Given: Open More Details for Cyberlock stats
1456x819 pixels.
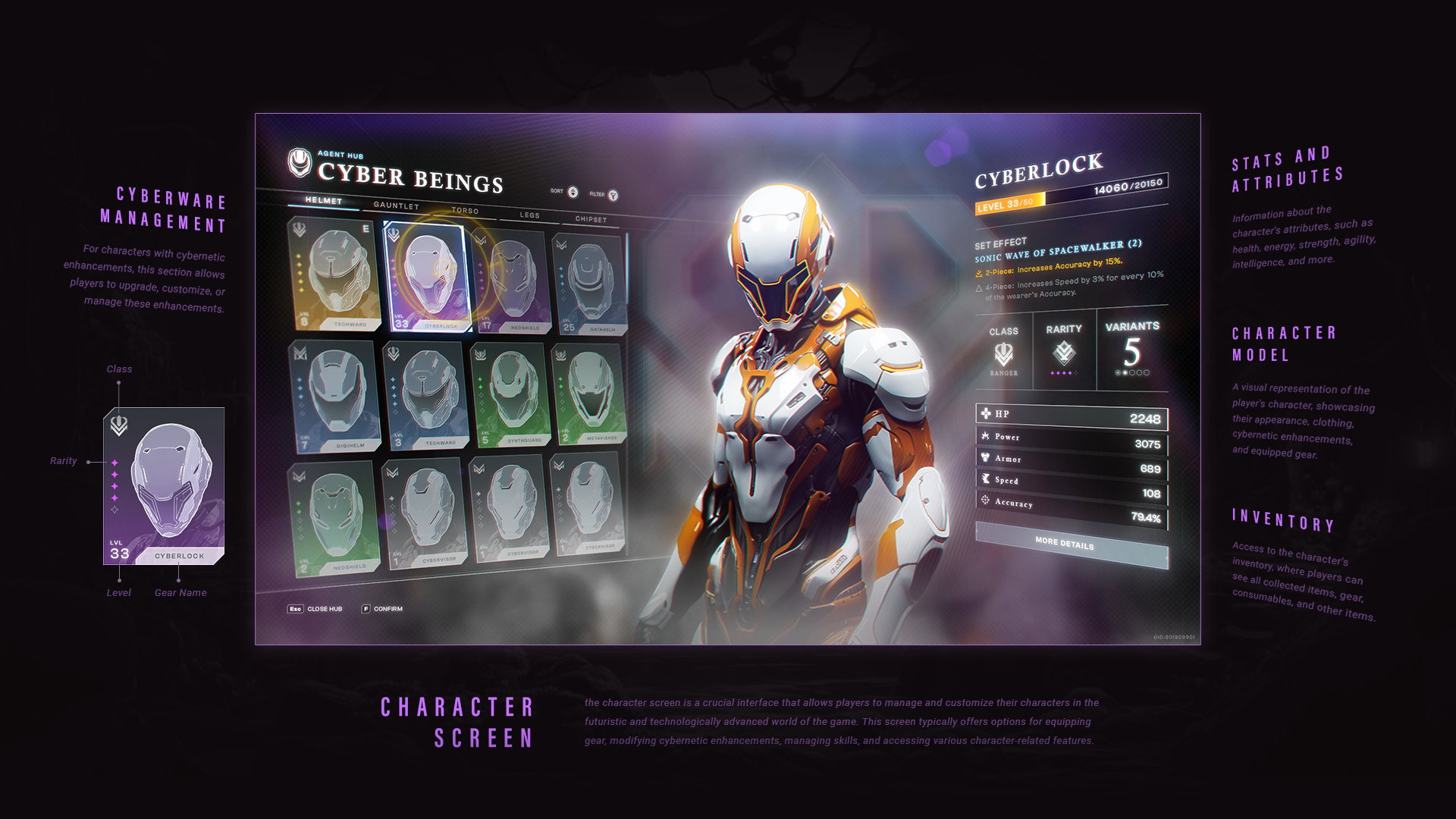Looking at the screenshot, I should coord(1065,544).
